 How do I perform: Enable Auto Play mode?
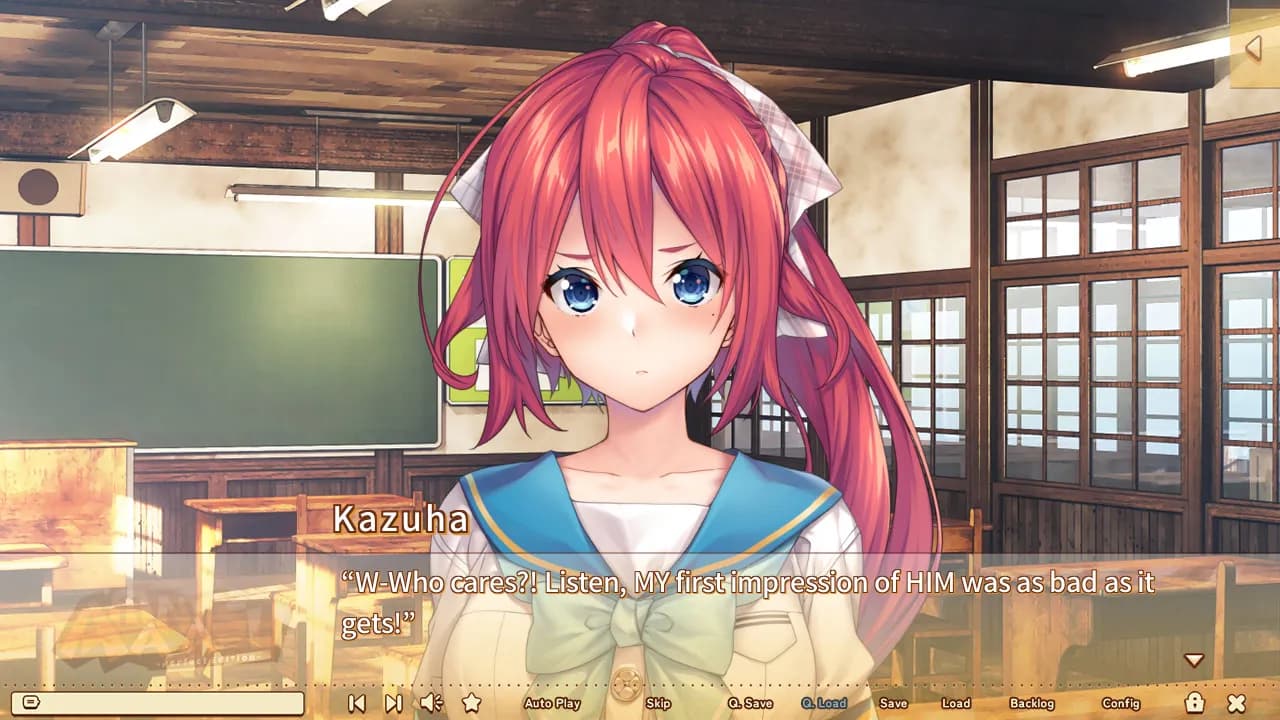click(552, 703)
